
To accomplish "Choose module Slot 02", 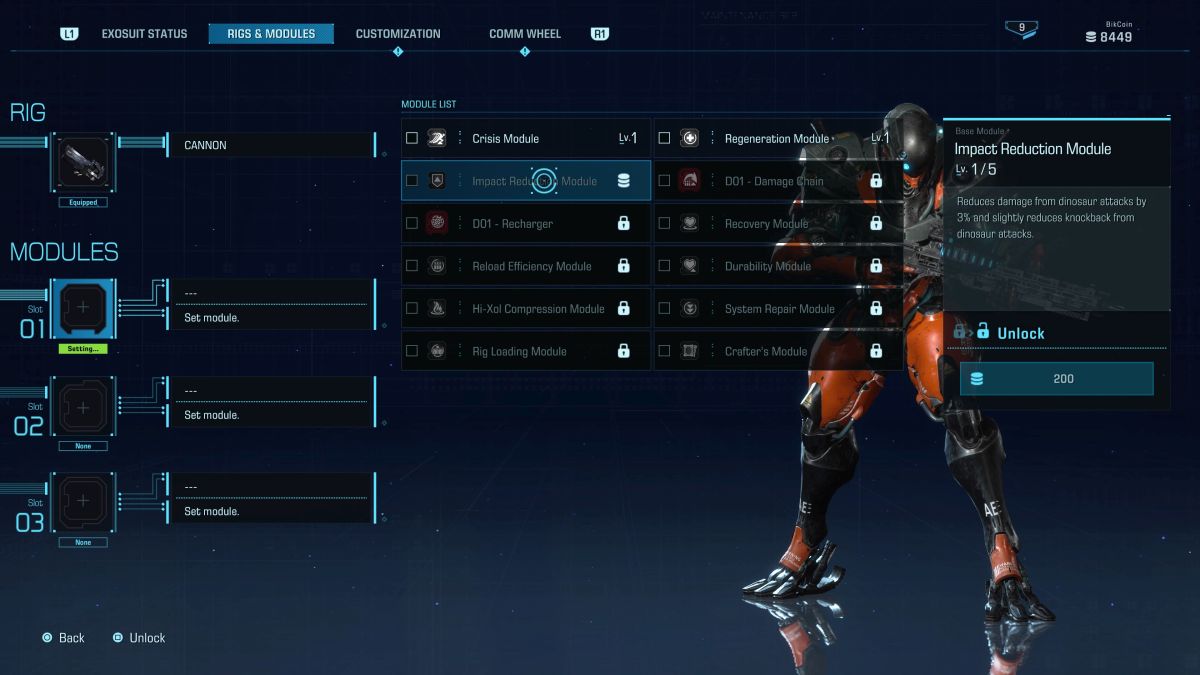I will click(84, 407).
